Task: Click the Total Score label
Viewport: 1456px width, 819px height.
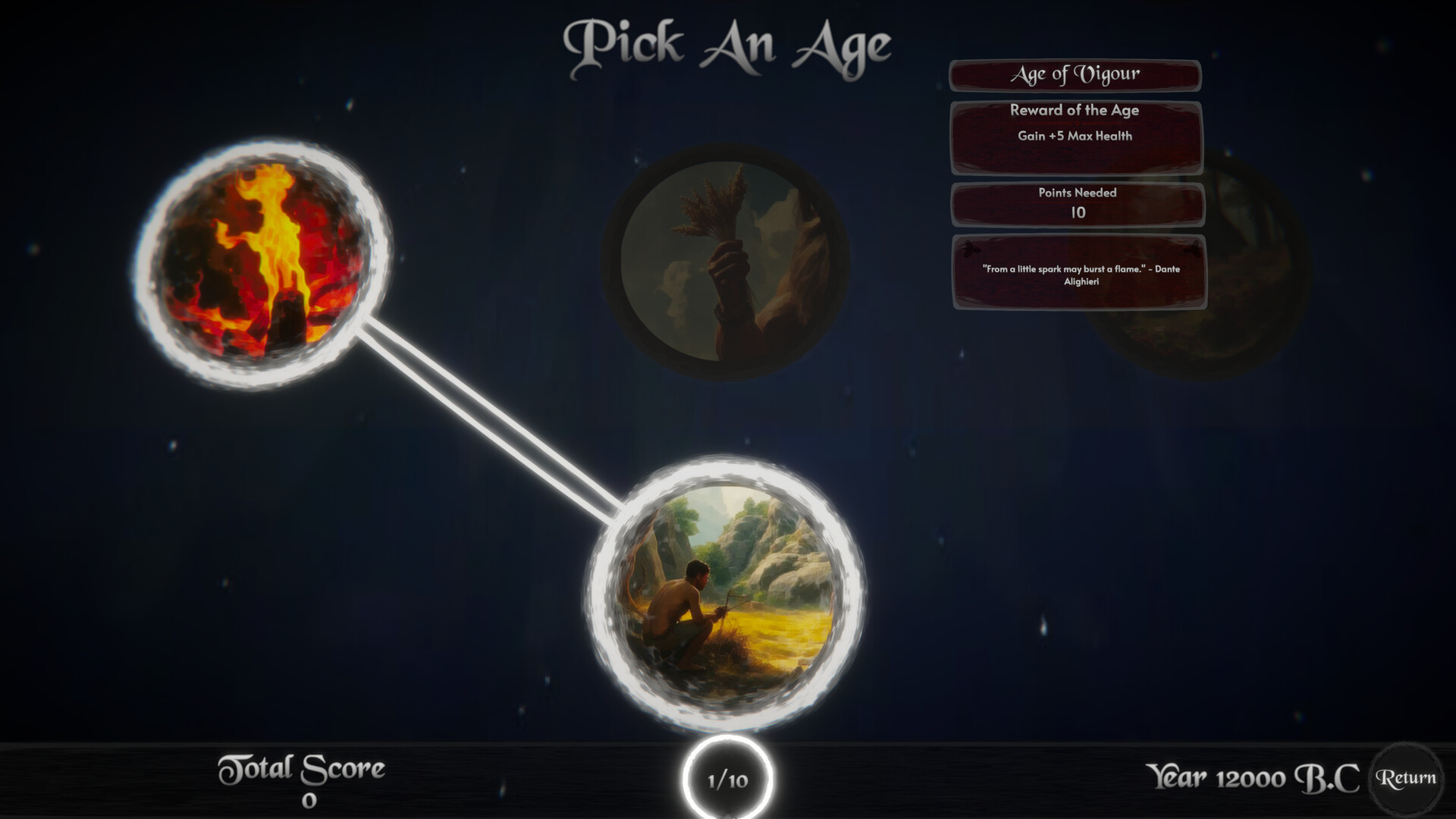Action: click(x=303, y=767)
